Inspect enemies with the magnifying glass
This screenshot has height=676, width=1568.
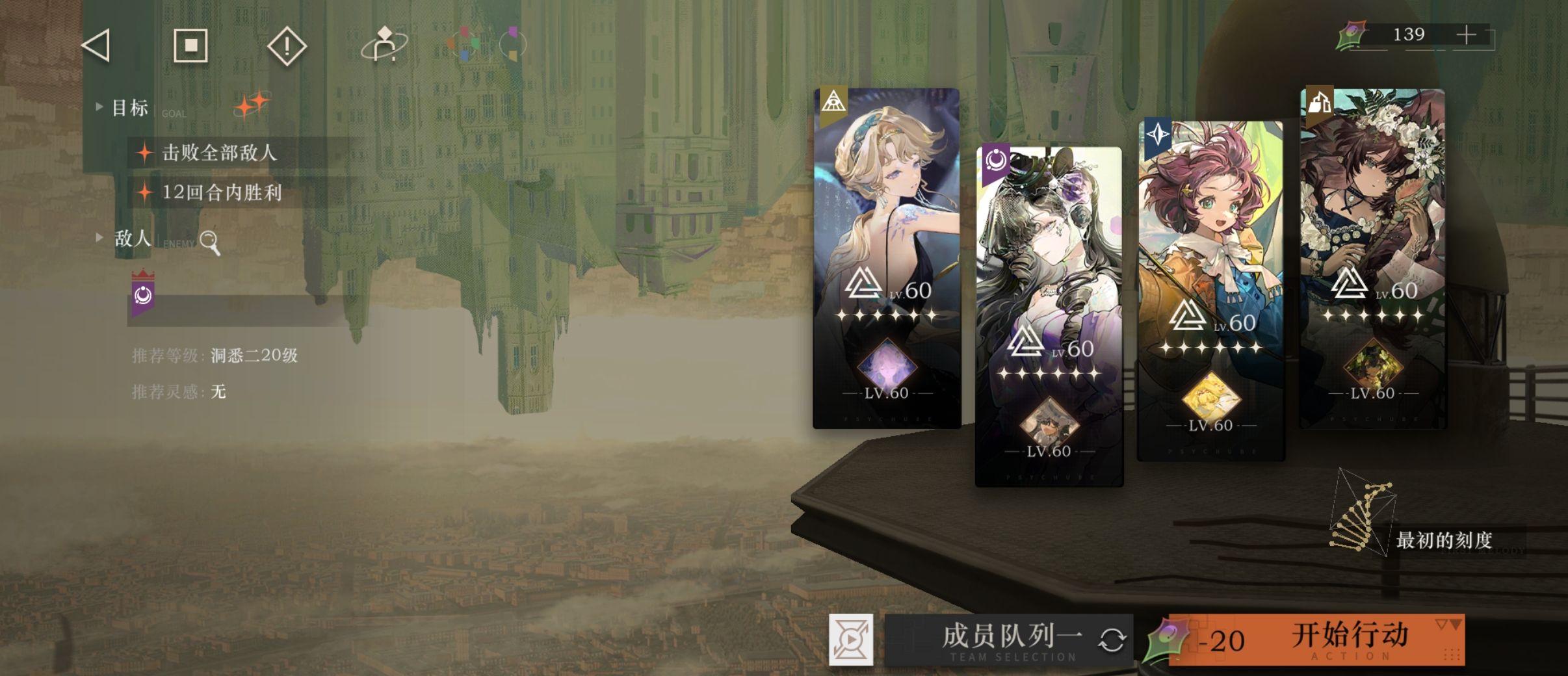pyautogui.click(x=210, y=242)
